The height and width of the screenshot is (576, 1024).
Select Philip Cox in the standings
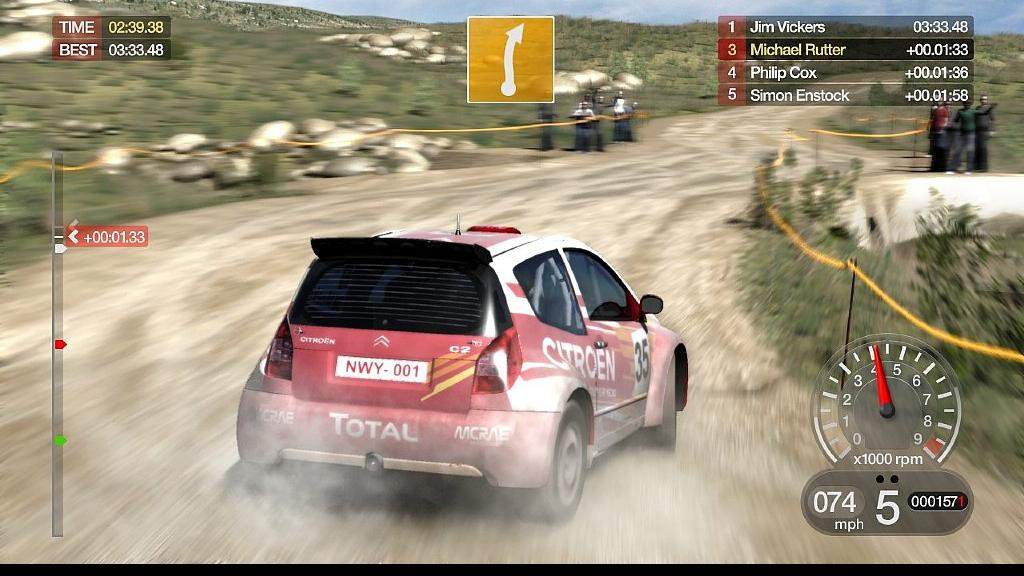(845, 73)
